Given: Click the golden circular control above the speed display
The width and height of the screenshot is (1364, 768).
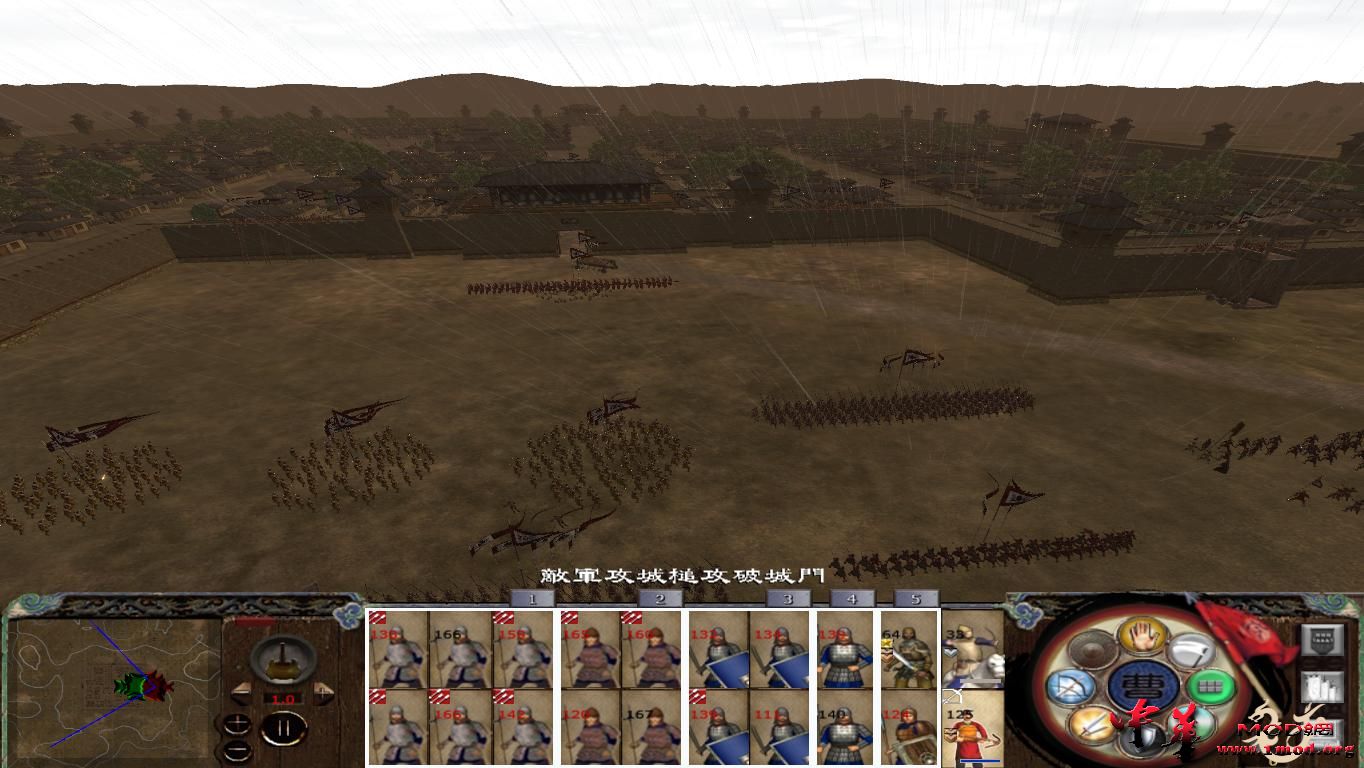Looking at the screenshot, I should [x=282, y=661].
